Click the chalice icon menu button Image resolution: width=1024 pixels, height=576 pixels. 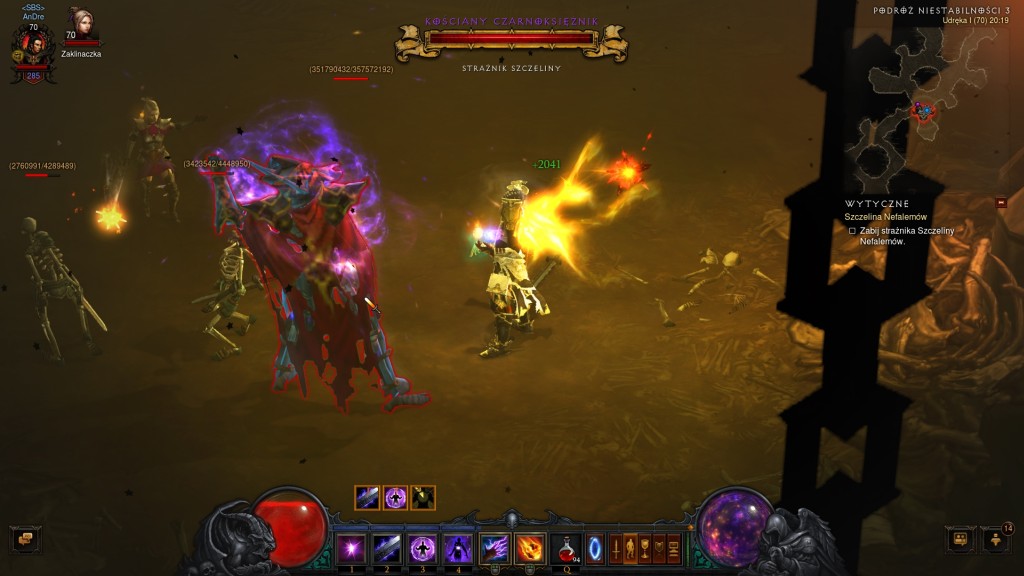(645, 549)
